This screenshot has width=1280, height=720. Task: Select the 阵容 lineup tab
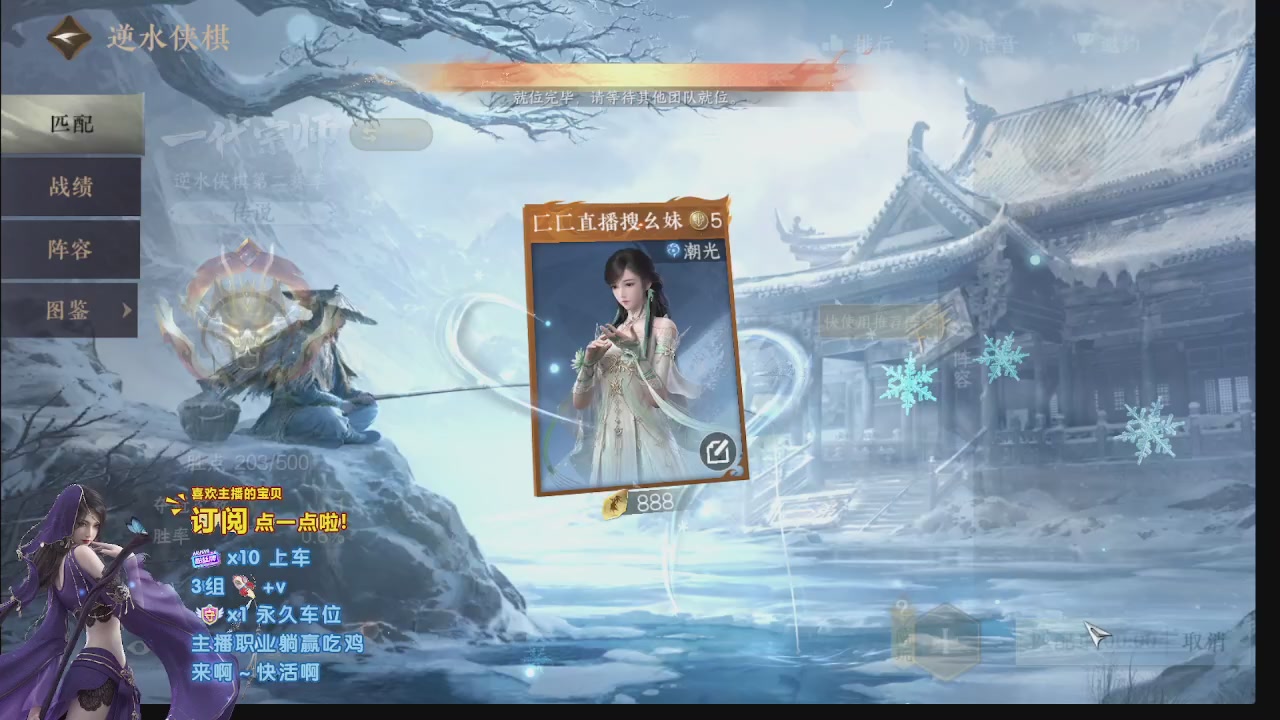pyautogui.click(x=70, y=250)
